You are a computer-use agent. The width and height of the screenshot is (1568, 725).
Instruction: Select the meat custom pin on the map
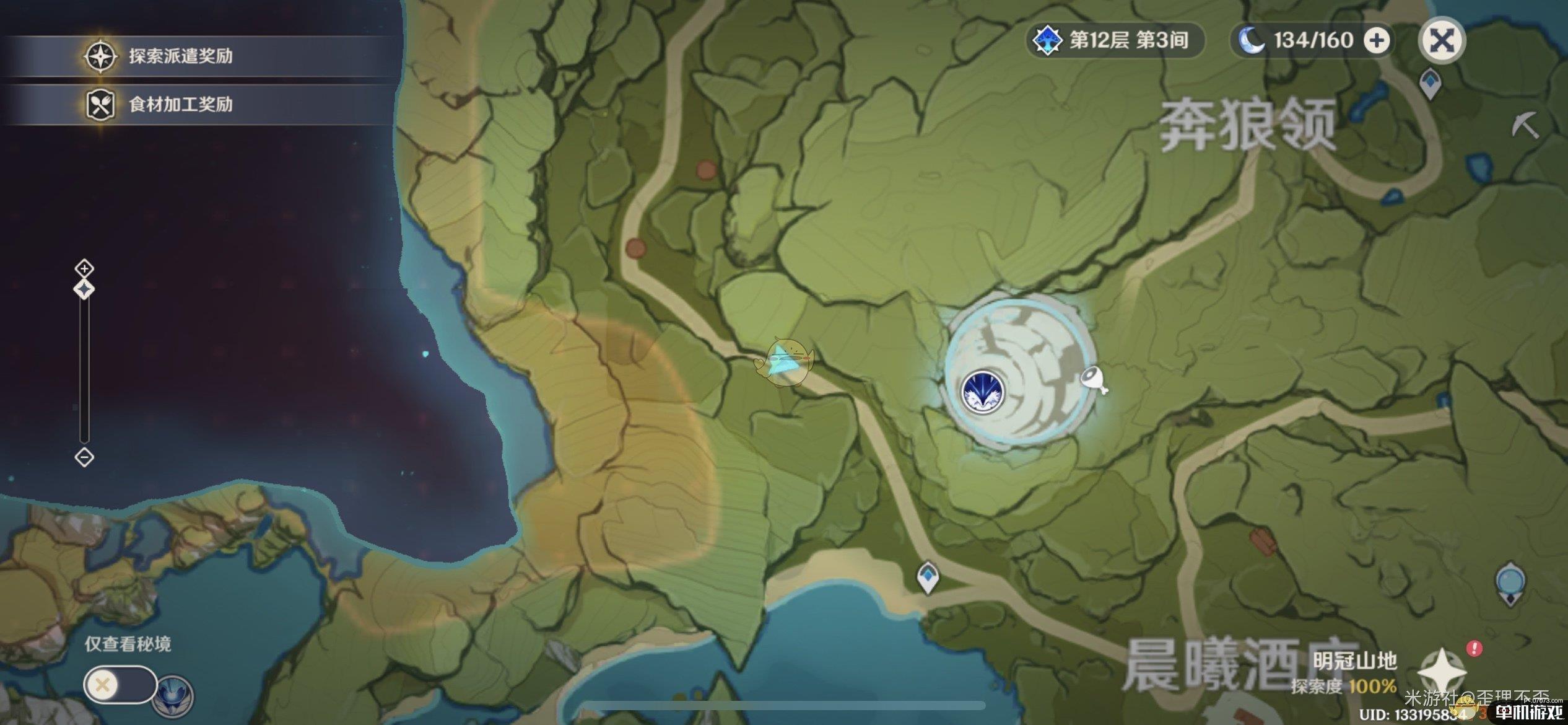coord(1094,379)
